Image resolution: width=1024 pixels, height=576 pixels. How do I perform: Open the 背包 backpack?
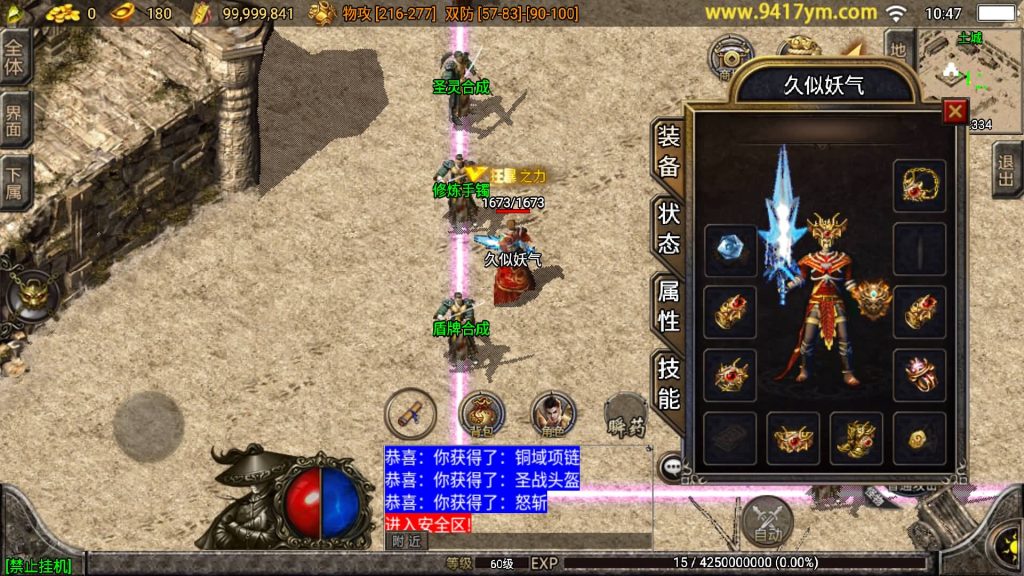coord(482,412)
